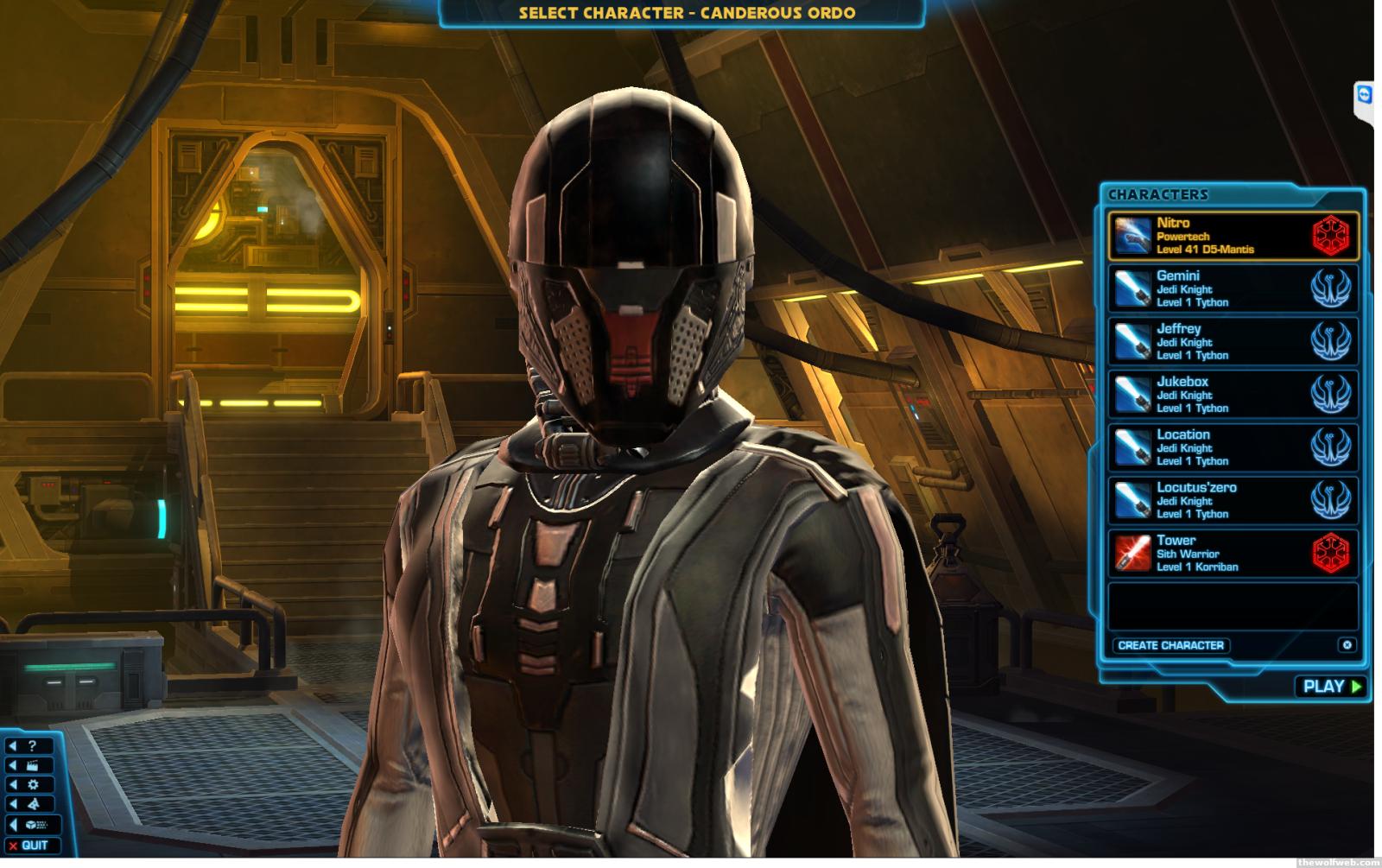Screen dimensions: 1382x868
Task: Choose Locutus'zero from the character list
Action: [1233, 500]
